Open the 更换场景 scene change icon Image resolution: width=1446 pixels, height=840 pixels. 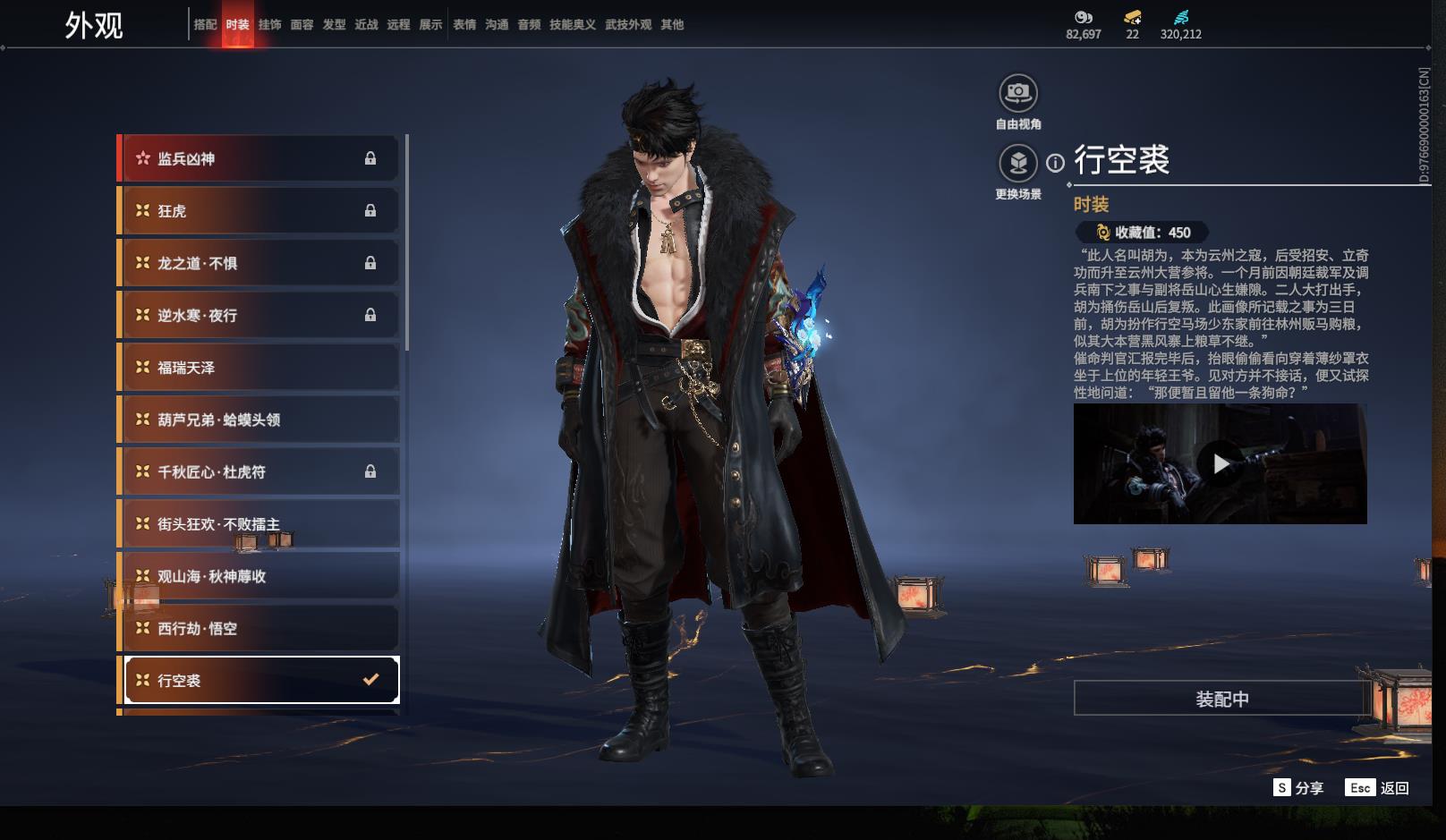click(x=1018, y=164)
